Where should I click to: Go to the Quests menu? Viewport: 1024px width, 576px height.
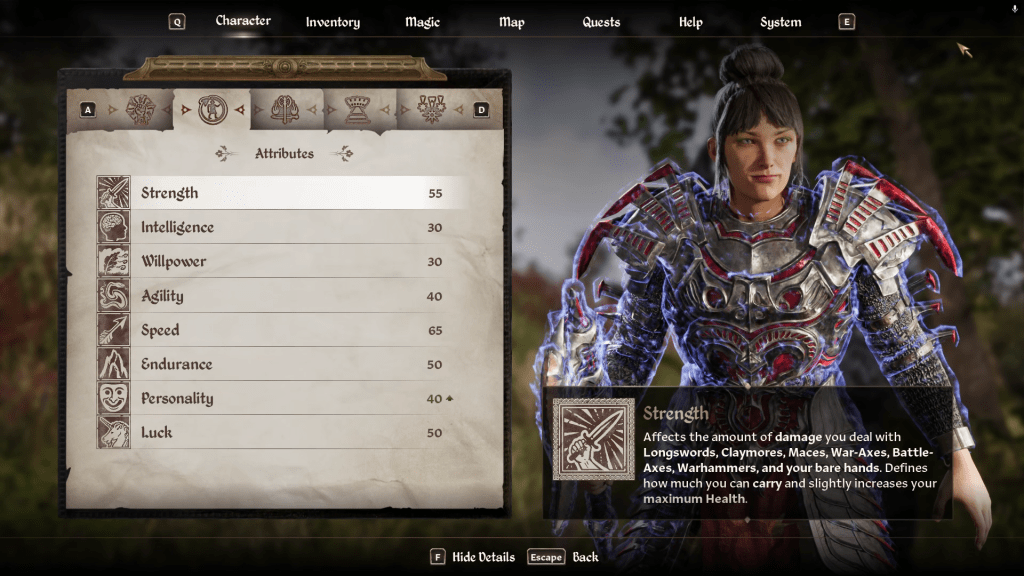coord(601,22)
